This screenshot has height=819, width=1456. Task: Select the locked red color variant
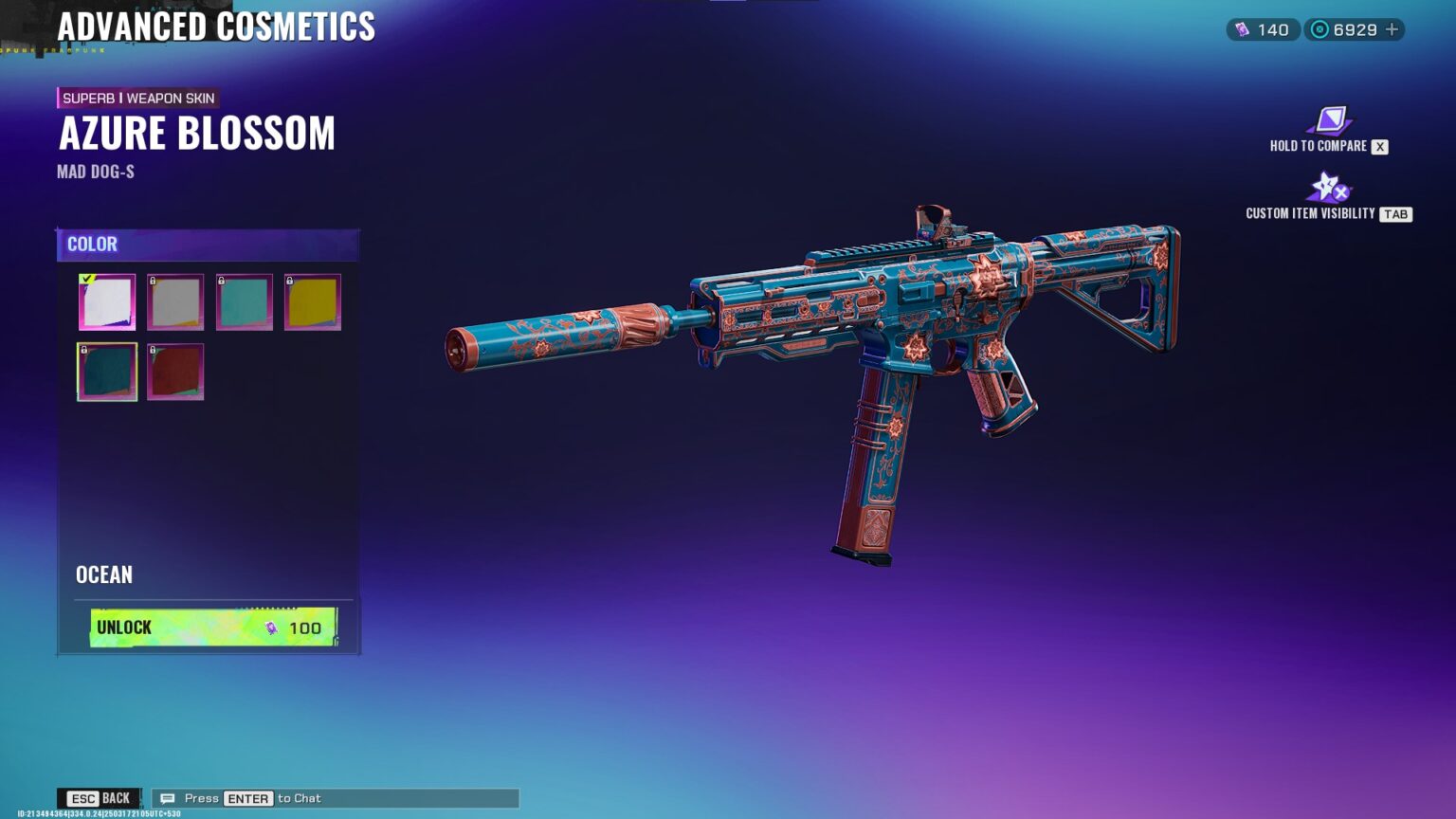(174, 371)
